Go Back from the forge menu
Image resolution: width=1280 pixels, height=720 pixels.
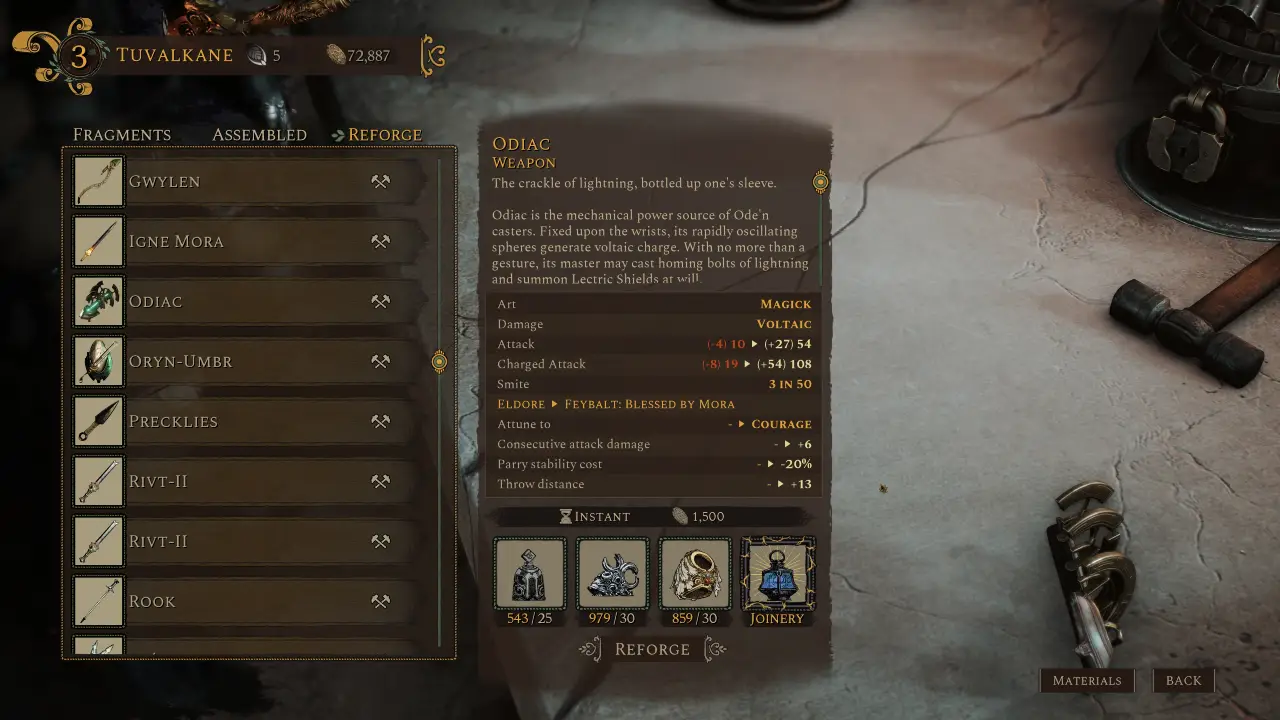pyautogui.click(x=1183, y=681)
